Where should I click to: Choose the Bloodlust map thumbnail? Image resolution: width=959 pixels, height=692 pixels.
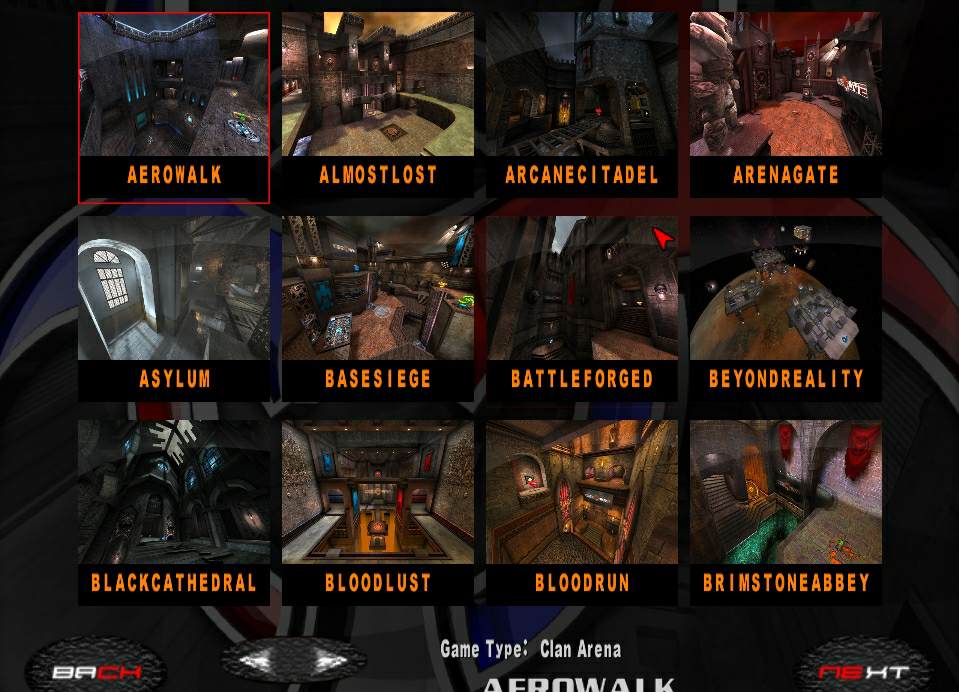pos(378,512)
